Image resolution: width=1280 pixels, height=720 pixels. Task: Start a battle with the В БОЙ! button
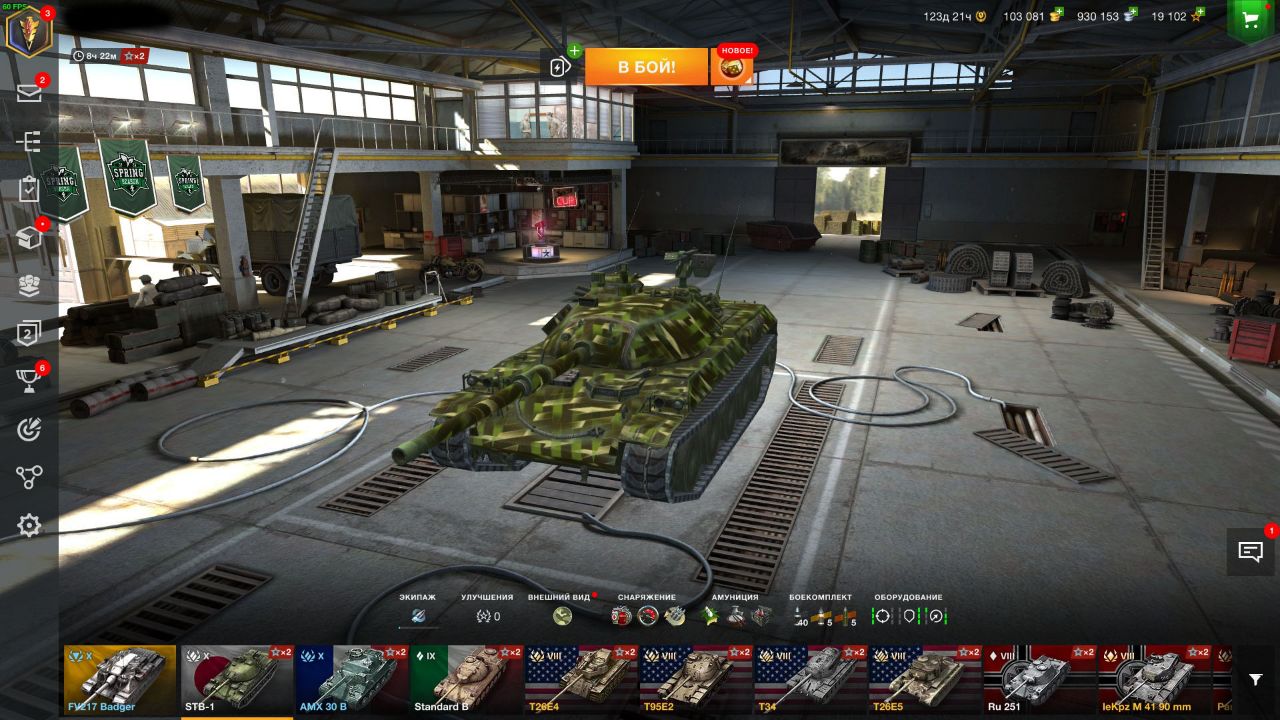point(645,67)
